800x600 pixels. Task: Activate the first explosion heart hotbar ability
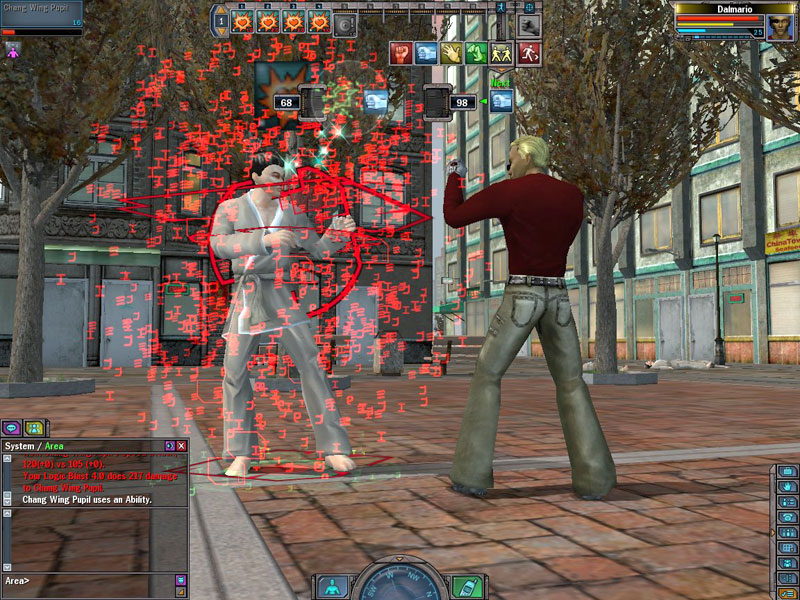pyautogui.click(x=241, y=21)
